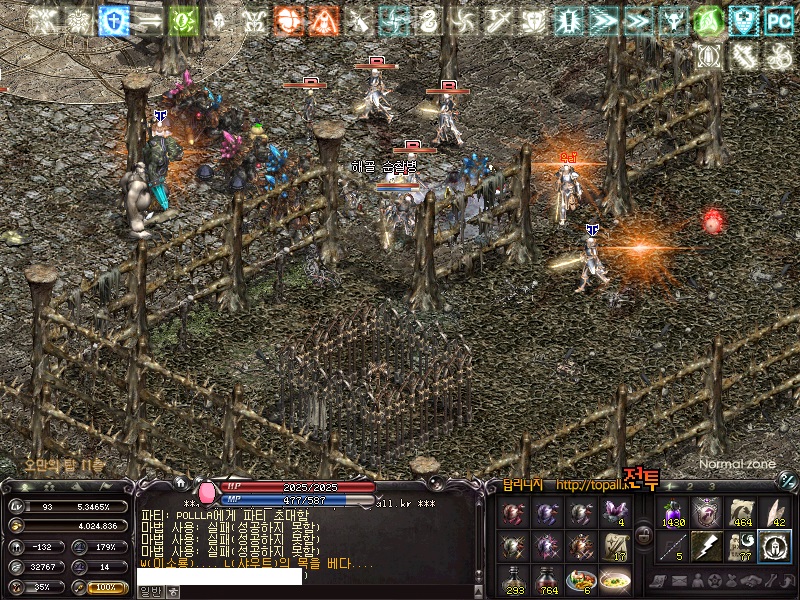Open the mail envelope menu icon
Image resolution: width=800 pixels, height=600 pixels.
[x=680, y=581]
